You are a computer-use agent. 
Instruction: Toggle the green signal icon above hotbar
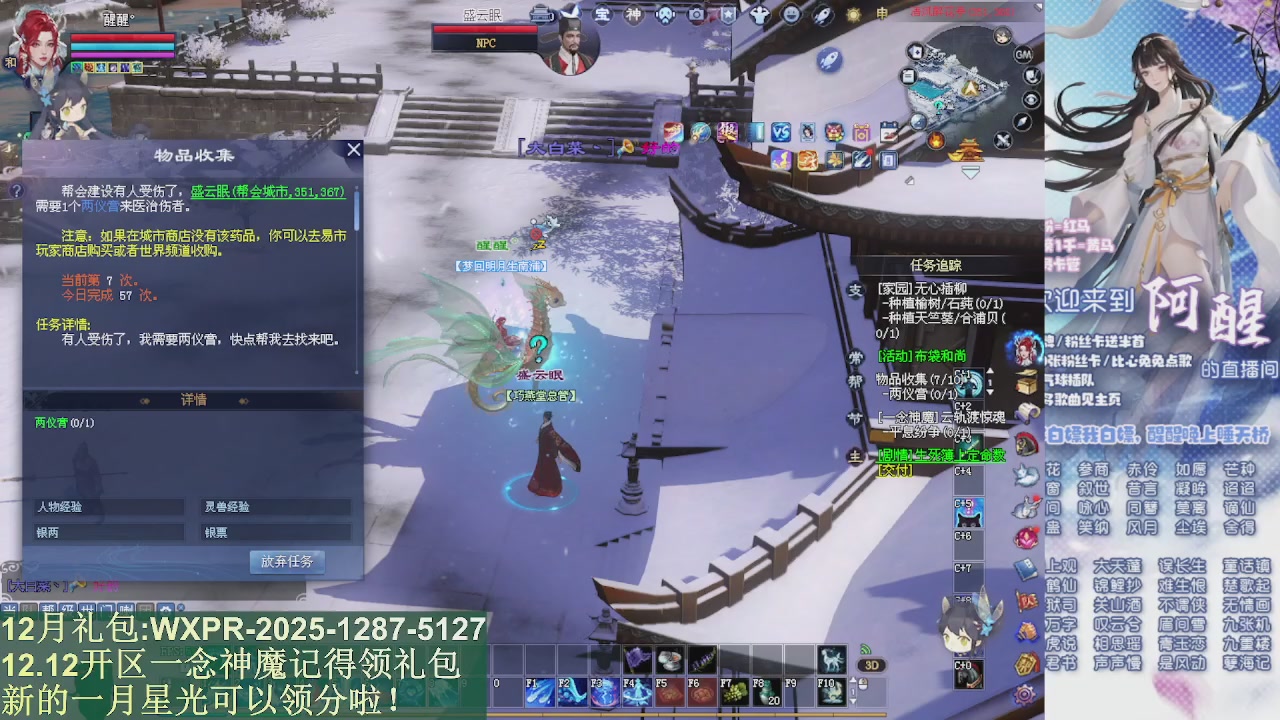867,649
